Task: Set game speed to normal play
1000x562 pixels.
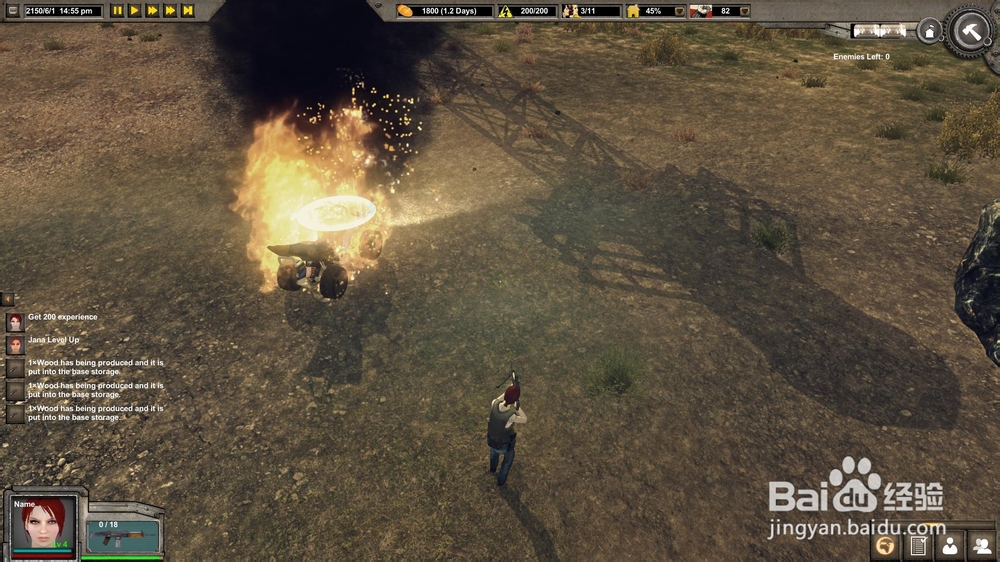Action: (135, 11)
